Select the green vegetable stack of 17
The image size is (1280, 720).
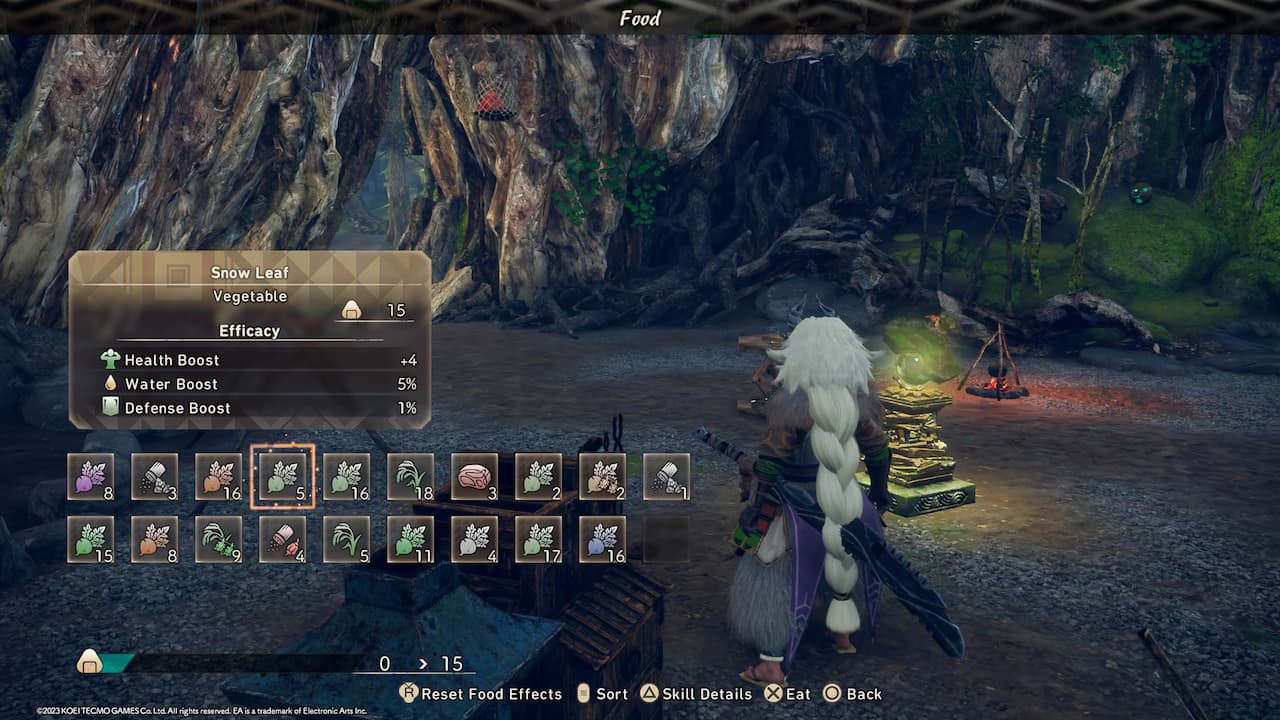(539, 539)
